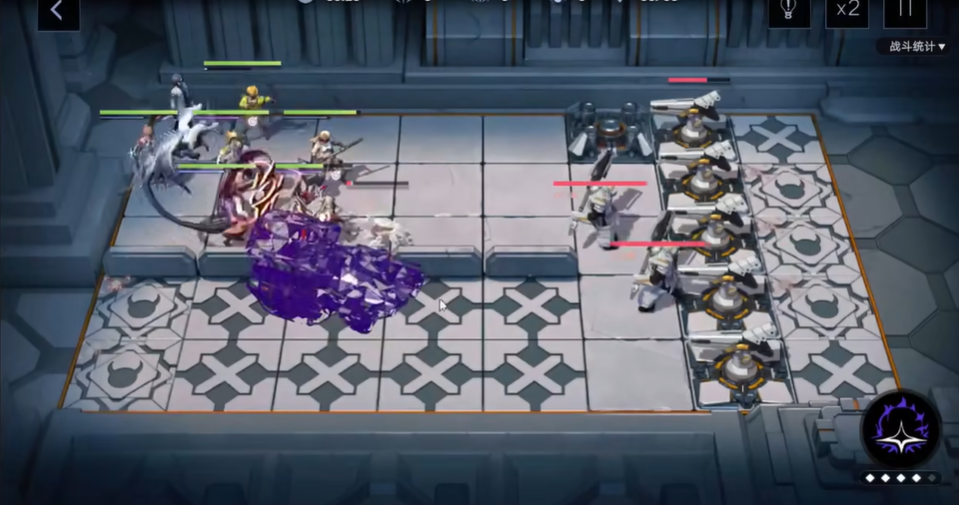The height and width of the screenshot is (505, 959).
Task: Pause the battle
Action: (905, 12)
